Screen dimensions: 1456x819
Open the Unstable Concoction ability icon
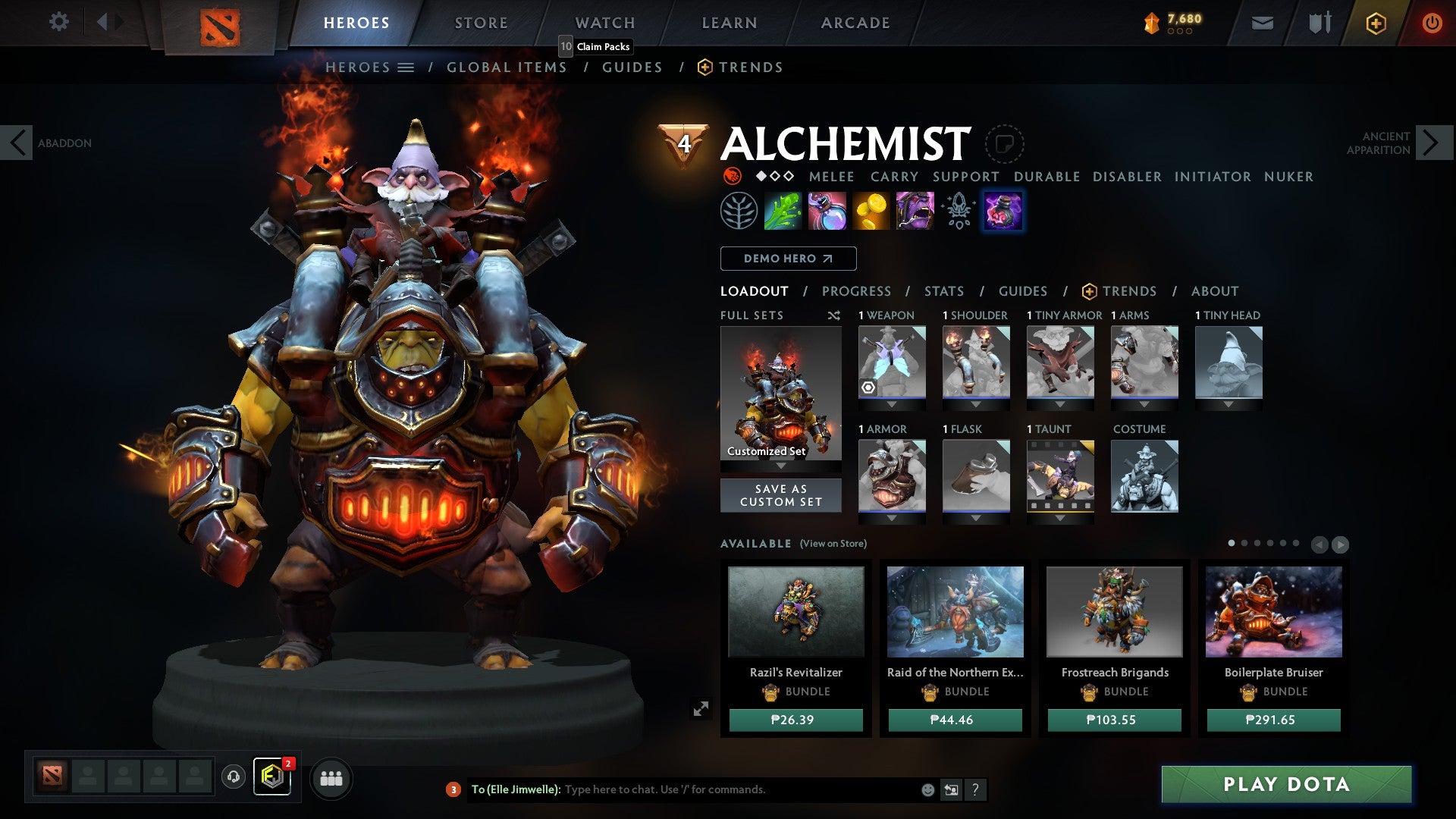(827, 211)
